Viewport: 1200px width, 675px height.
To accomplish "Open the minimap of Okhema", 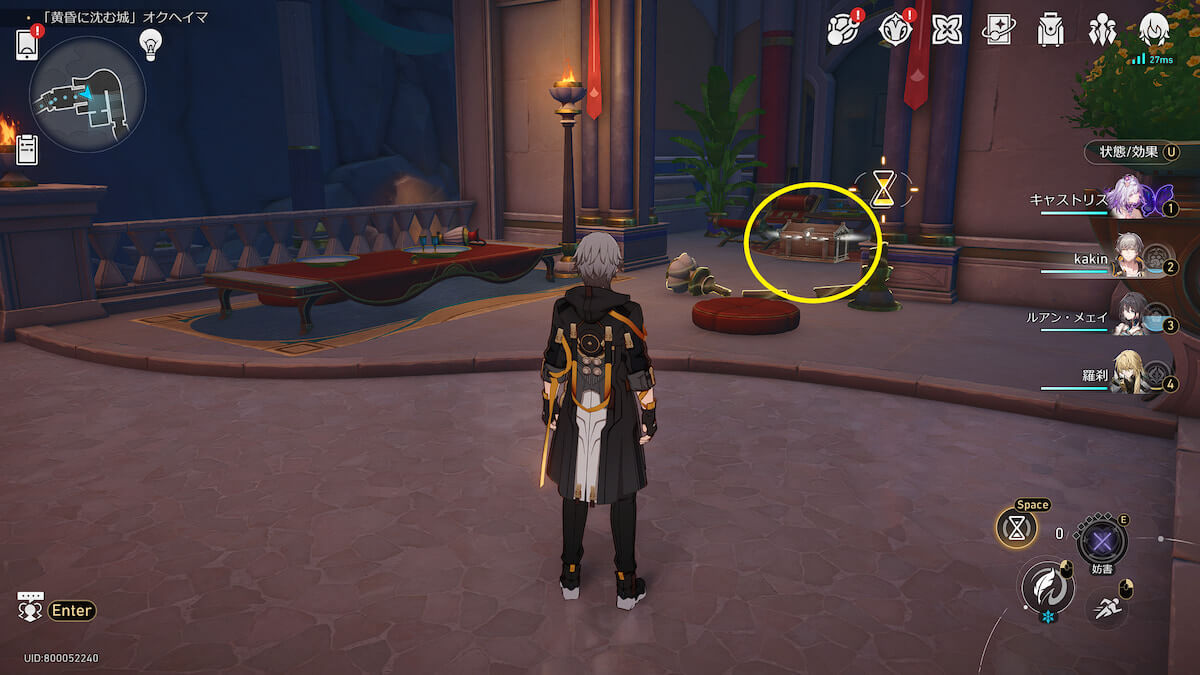I will click(x=88, y=94).
